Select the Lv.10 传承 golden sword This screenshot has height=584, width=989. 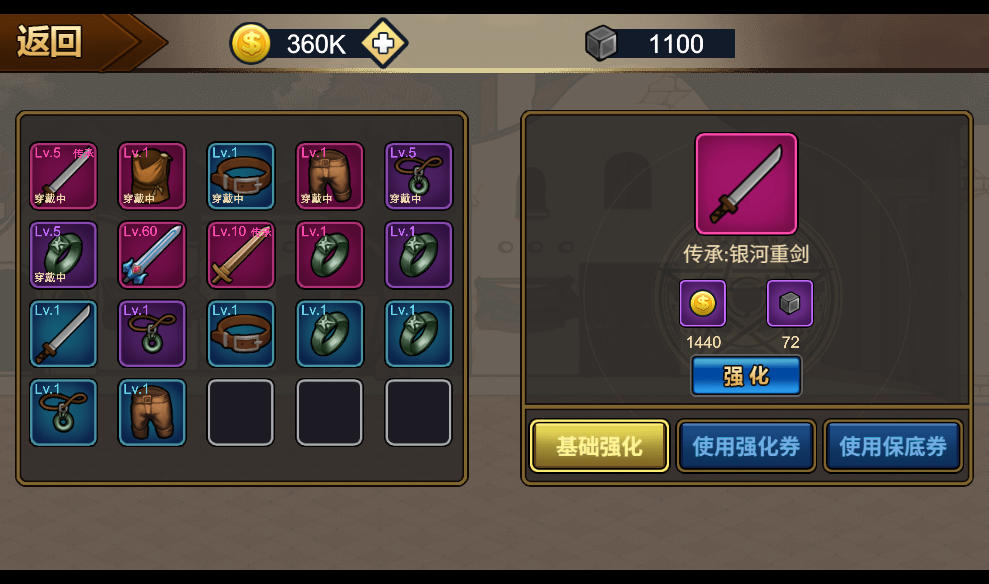(x=241, y=255)
